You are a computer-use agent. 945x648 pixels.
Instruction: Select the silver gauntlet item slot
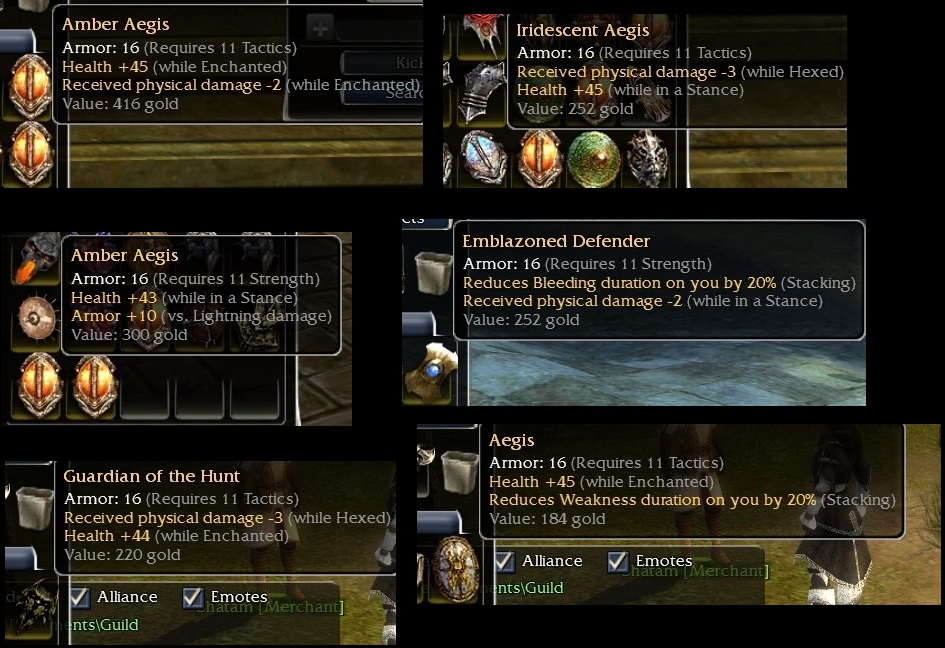point(482,93)
